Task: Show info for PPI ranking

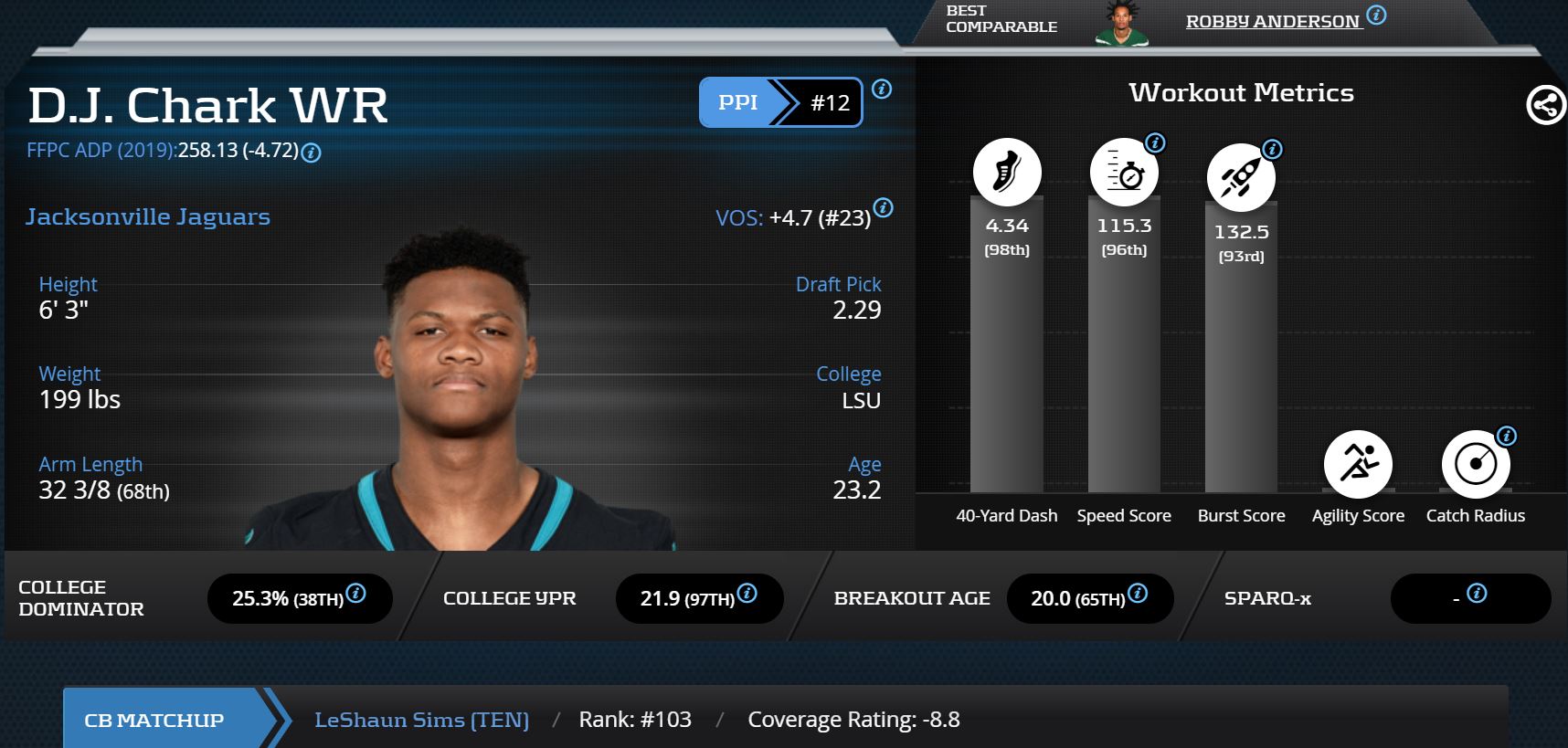Action: click(x=882, y=90)
